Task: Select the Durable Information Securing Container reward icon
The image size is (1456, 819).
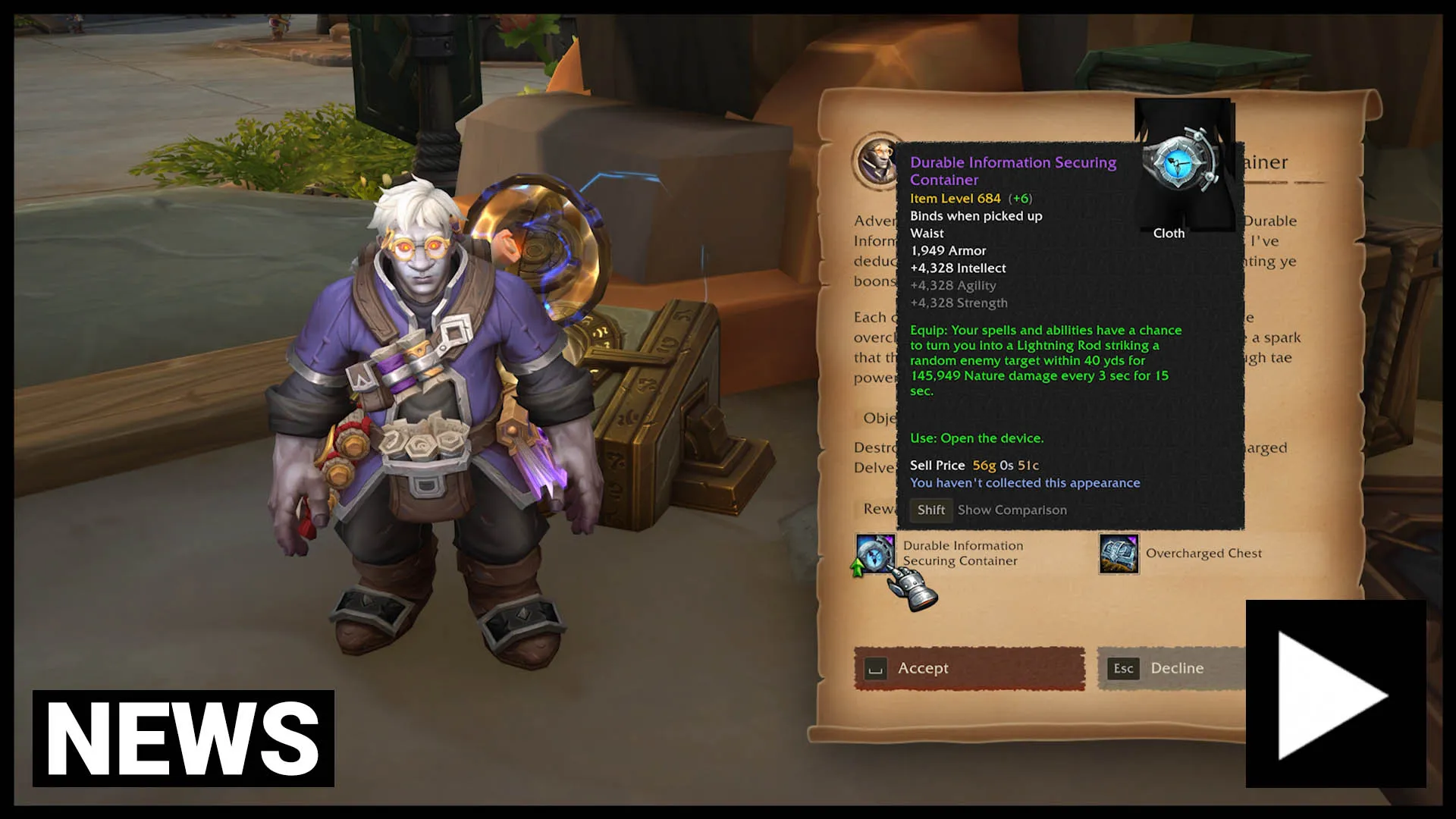Action: pyautogui.click(x=875, y=554)
